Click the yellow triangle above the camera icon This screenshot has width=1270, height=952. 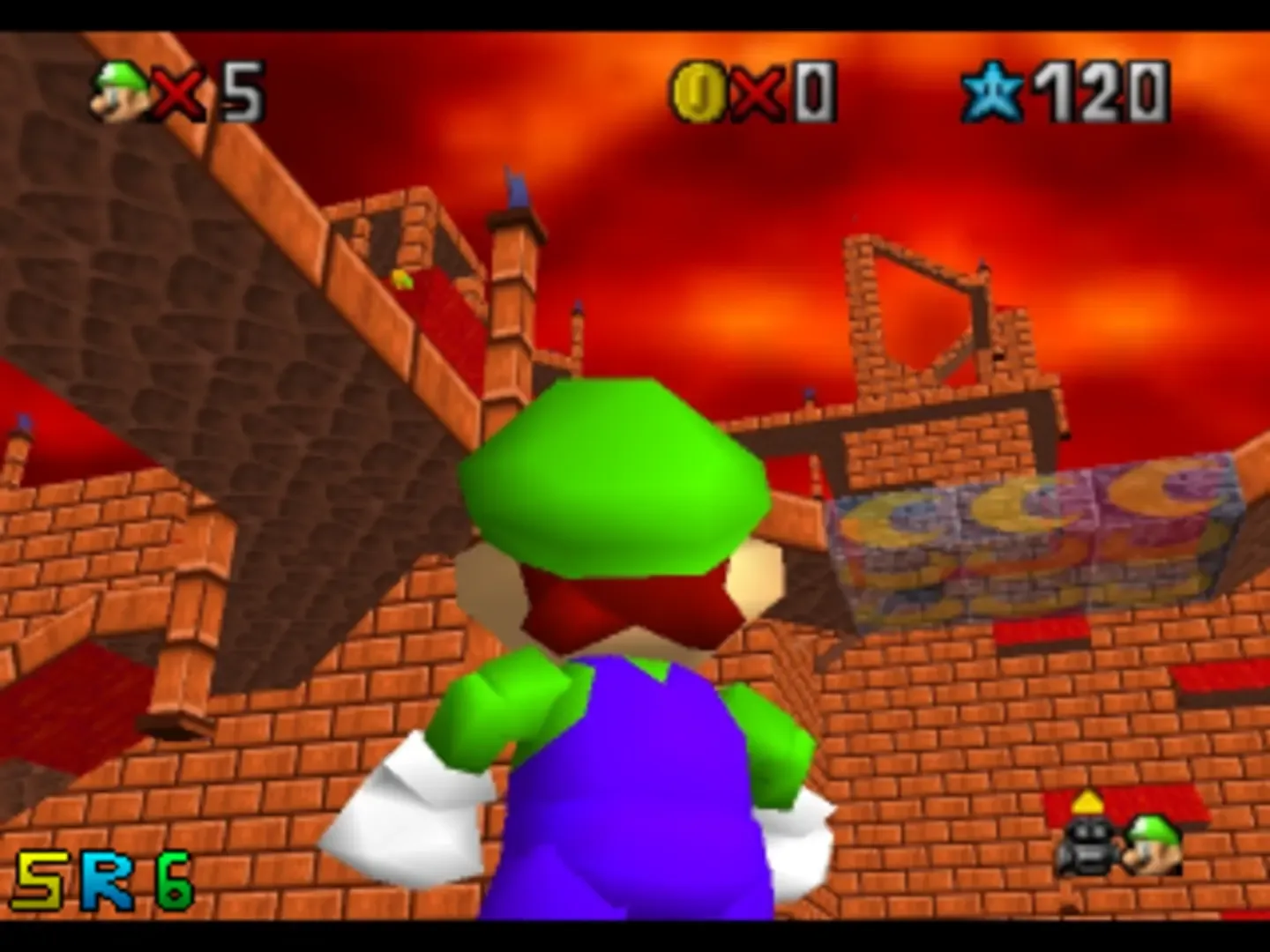(1087, 801)
